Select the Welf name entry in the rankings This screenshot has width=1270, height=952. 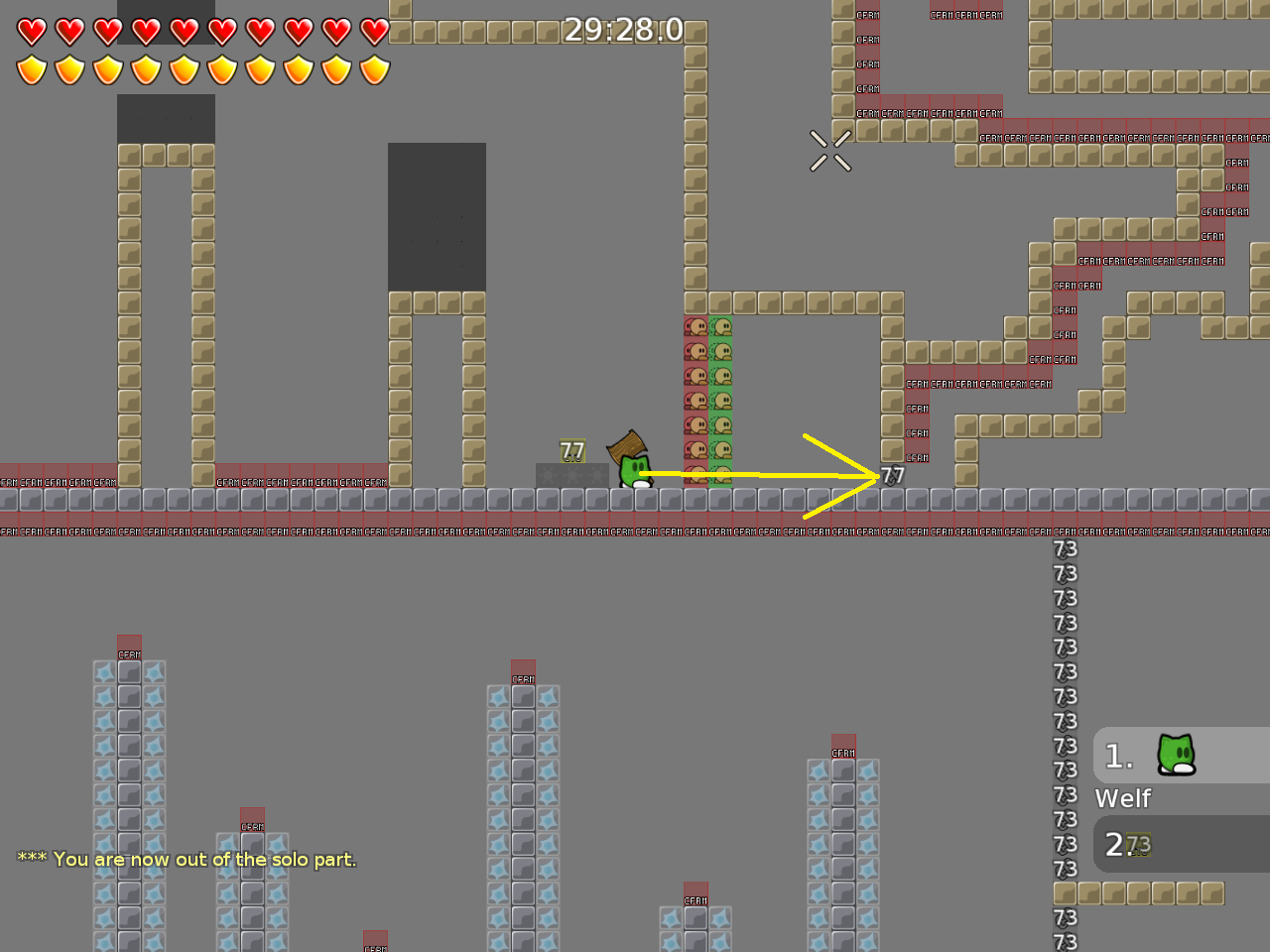click(1122, 797)
